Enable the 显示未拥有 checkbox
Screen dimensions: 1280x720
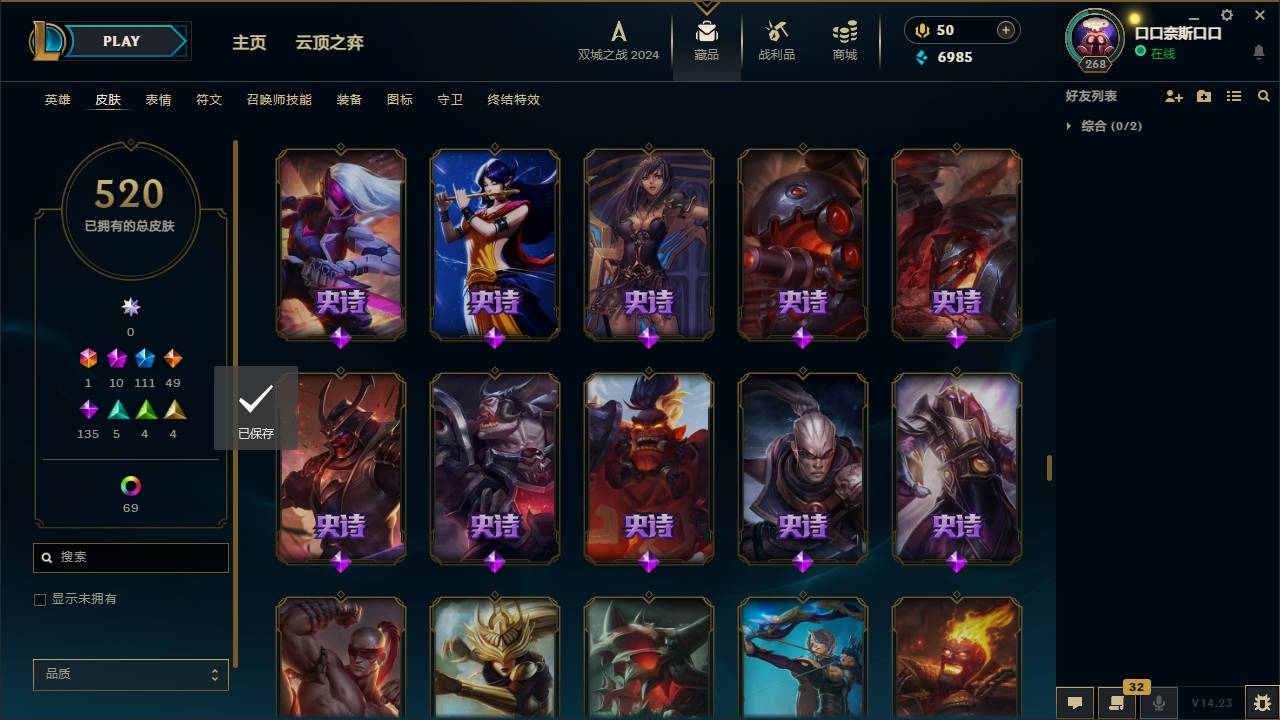pos(40,599)
